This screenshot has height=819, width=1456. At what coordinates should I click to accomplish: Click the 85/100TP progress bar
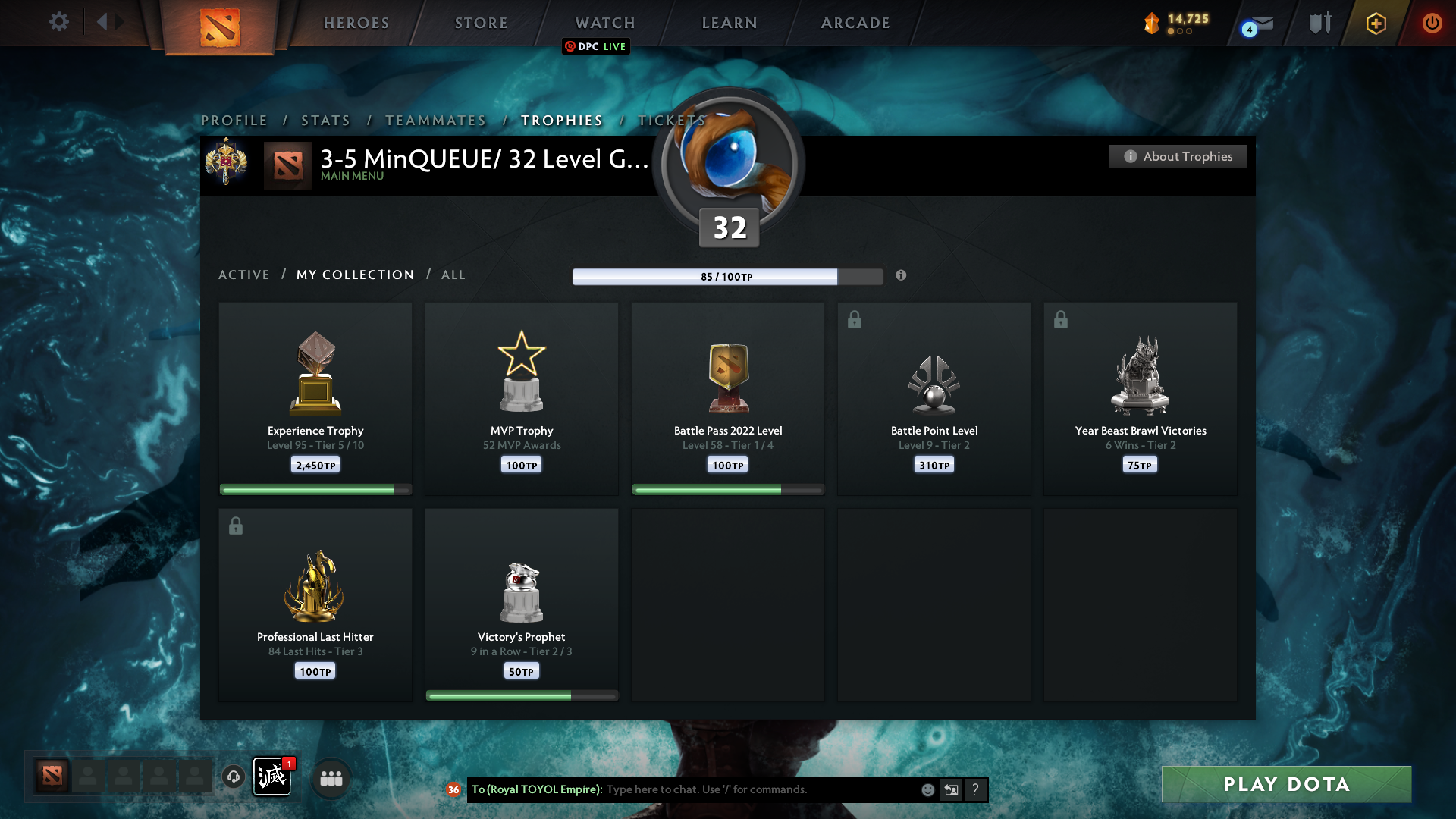coord(726,276)
